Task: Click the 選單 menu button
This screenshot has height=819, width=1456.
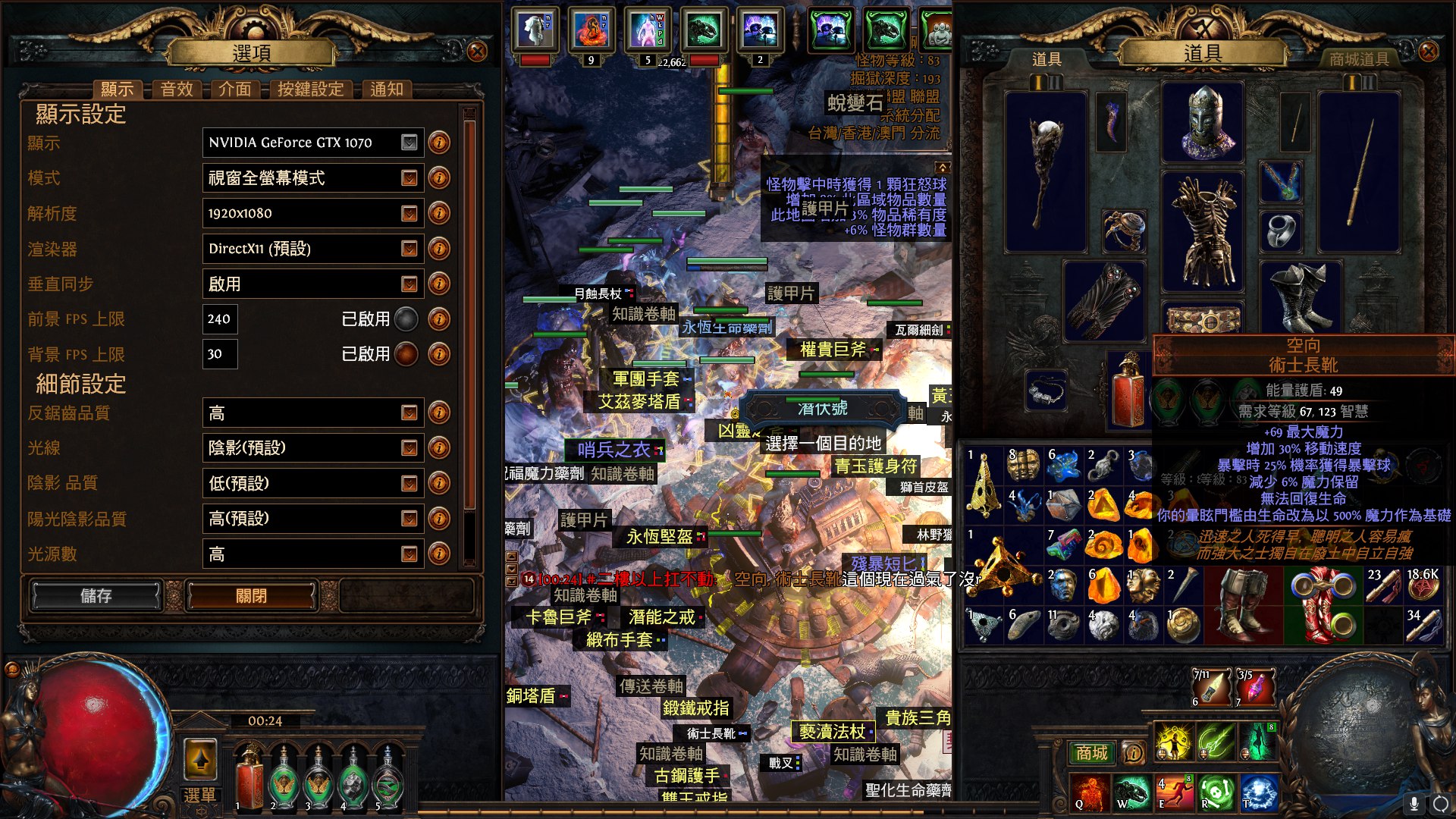Action: 199,795
